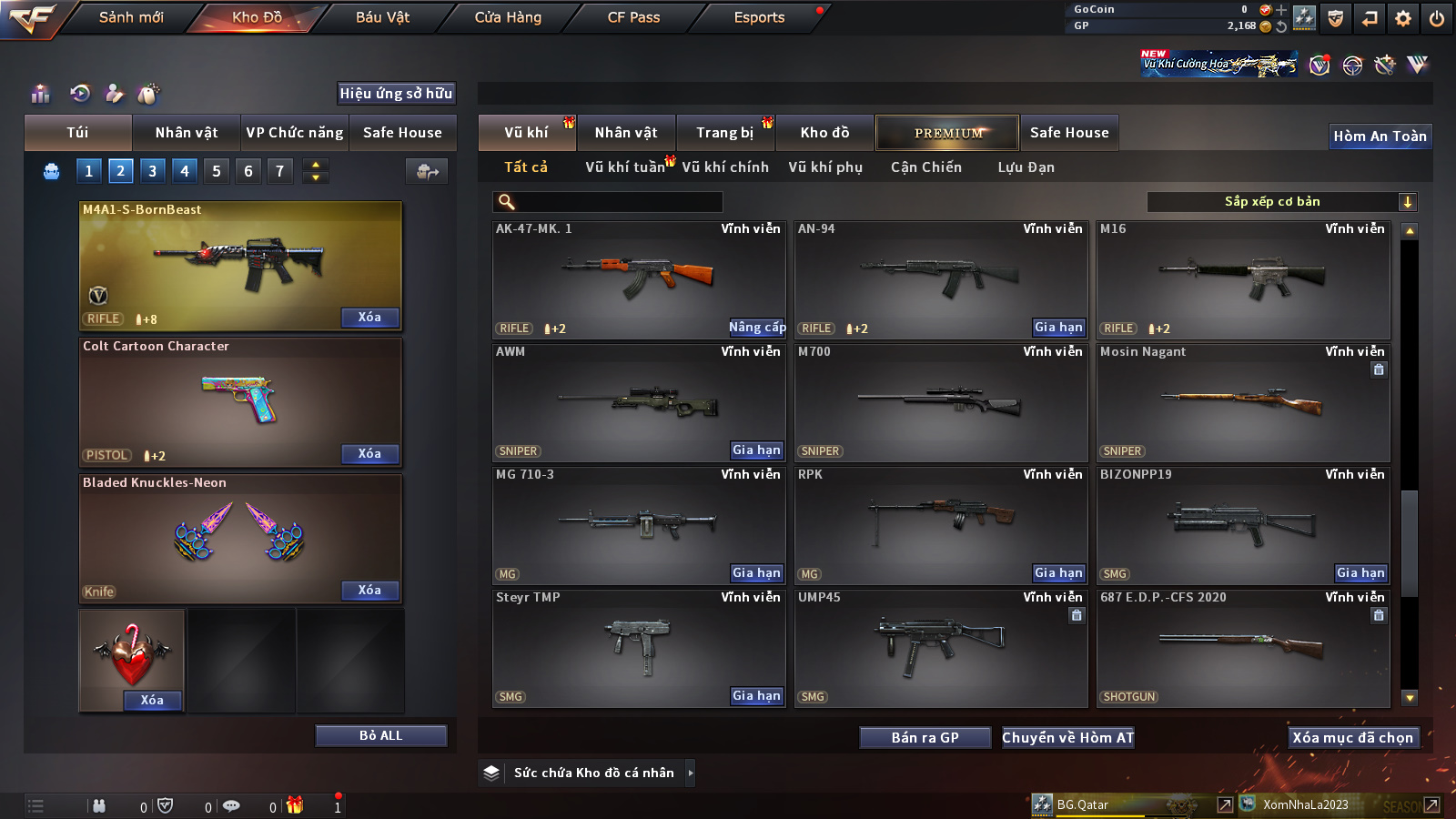Screen dimensions: 1456x819
Task: Open the Hòm An Toàn safe box
Action: tap(1380, 136)
